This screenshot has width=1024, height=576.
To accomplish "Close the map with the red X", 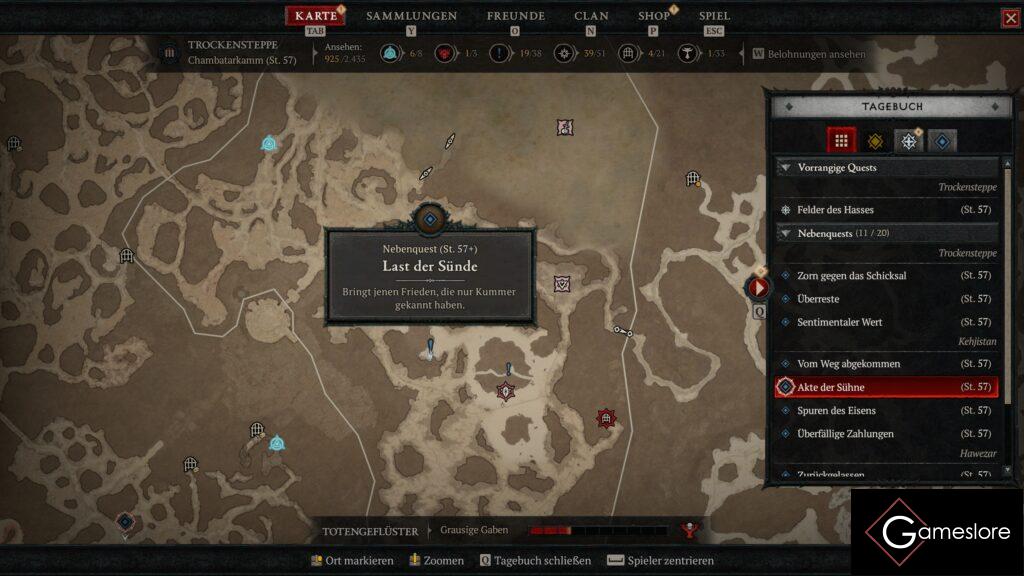I will [x=1011, y=18].
